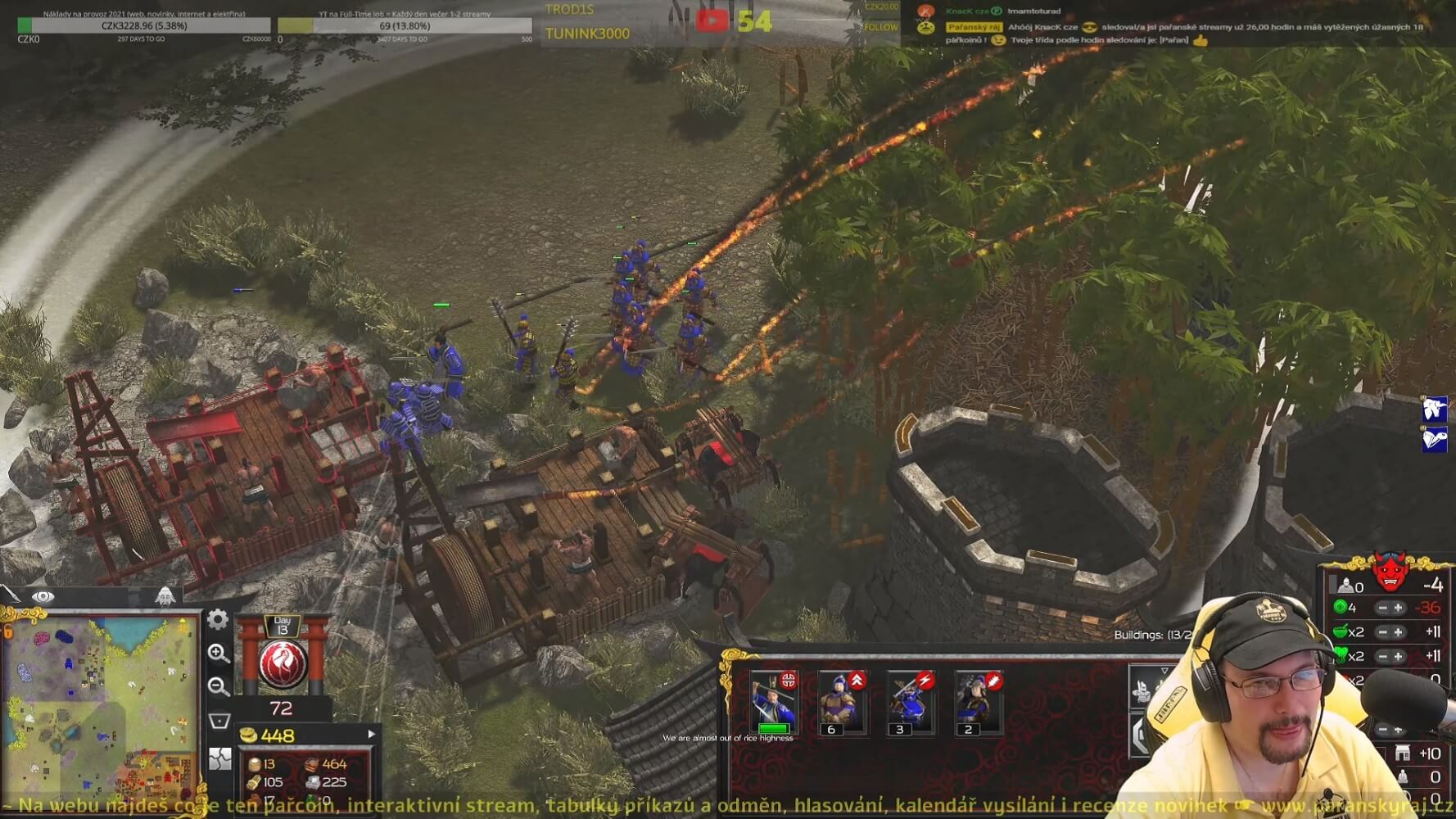Toggle the FOLLOW indicator under CZK20,00
The image size is (1456, 819).
(x=882, y=27)
